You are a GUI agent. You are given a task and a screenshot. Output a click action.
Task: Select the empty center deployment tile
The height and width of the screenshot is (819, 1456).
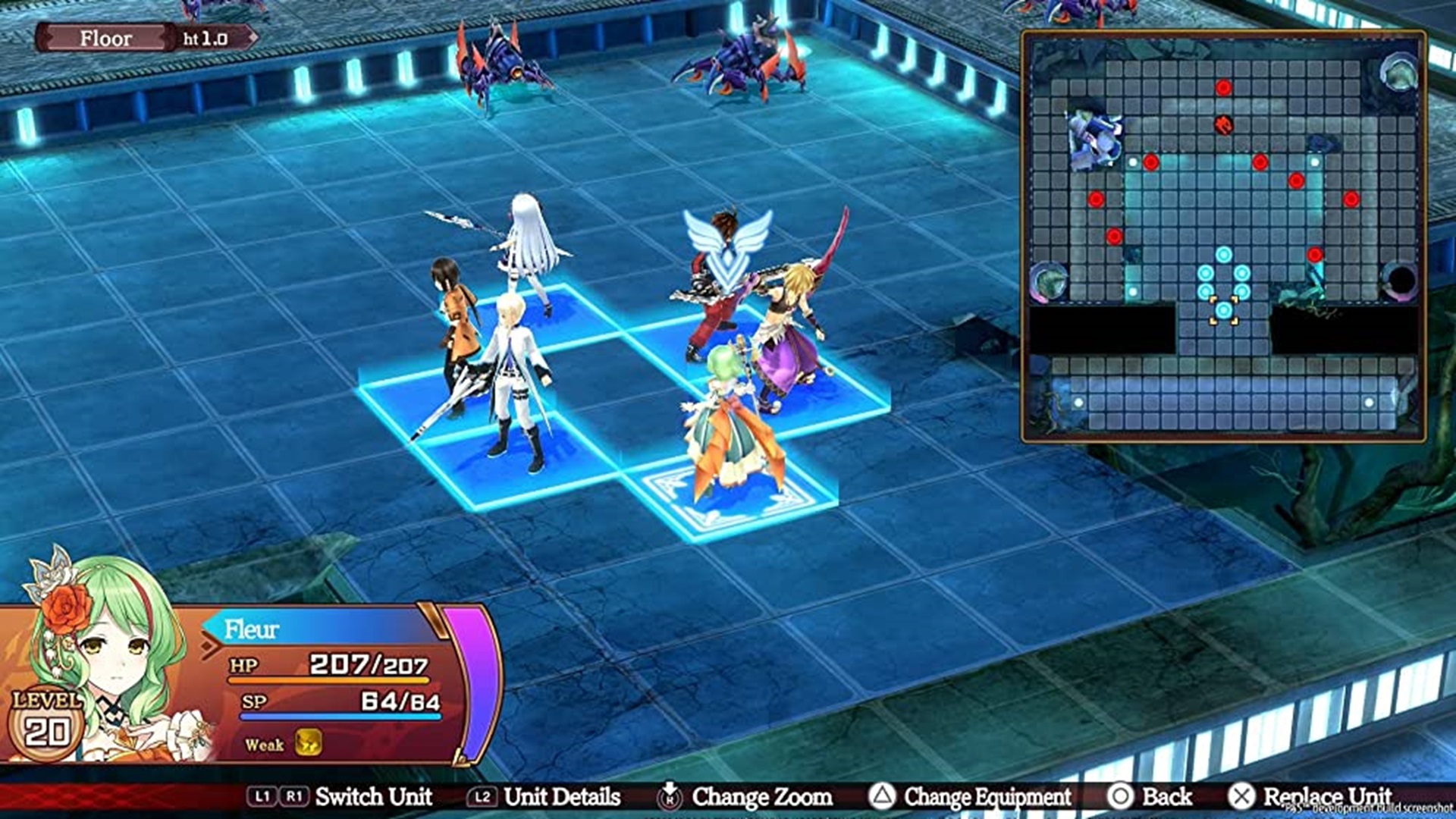tap(623, 402)
